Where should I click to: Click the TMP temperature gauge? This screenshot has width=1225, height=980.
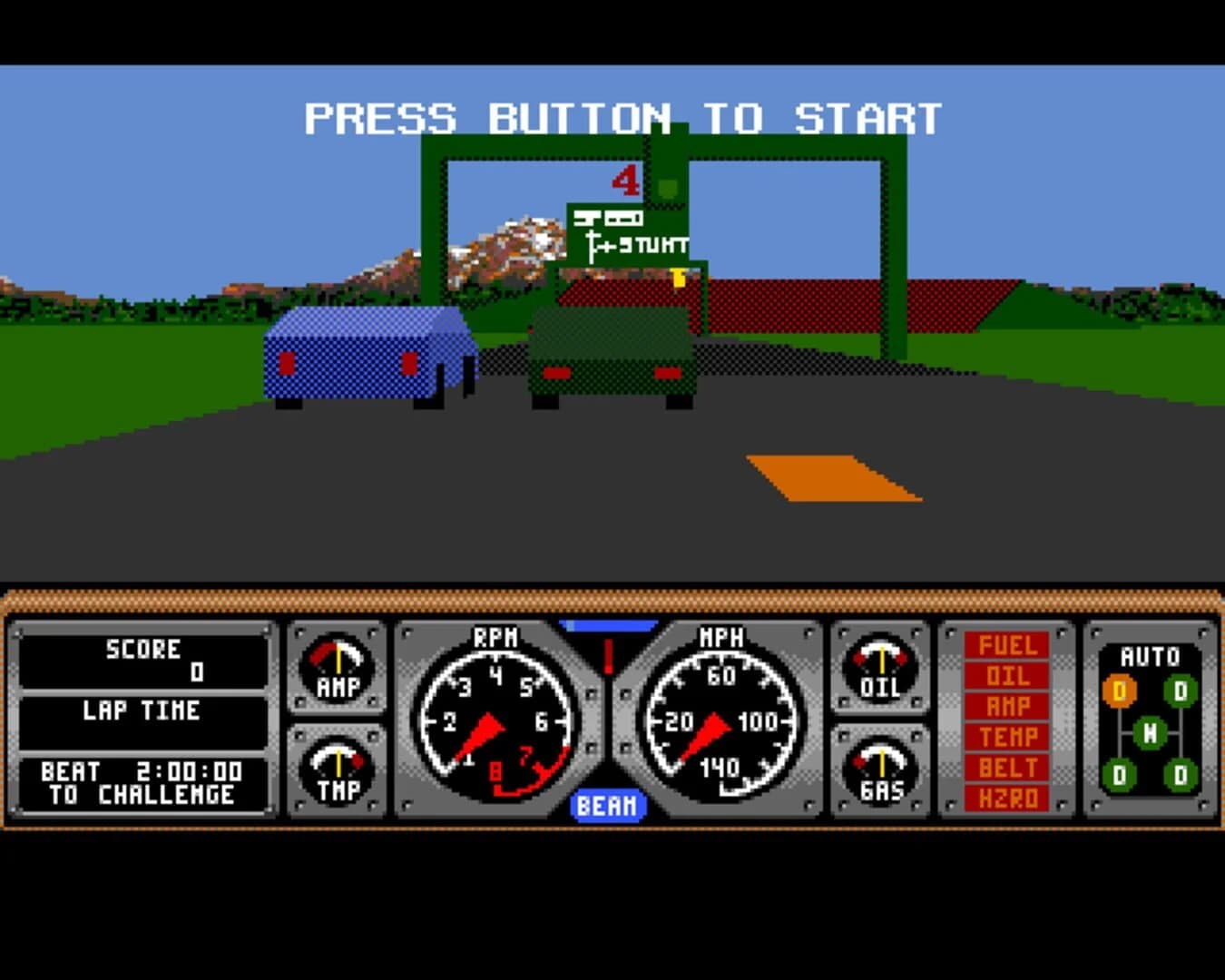[x=337, y=767]
